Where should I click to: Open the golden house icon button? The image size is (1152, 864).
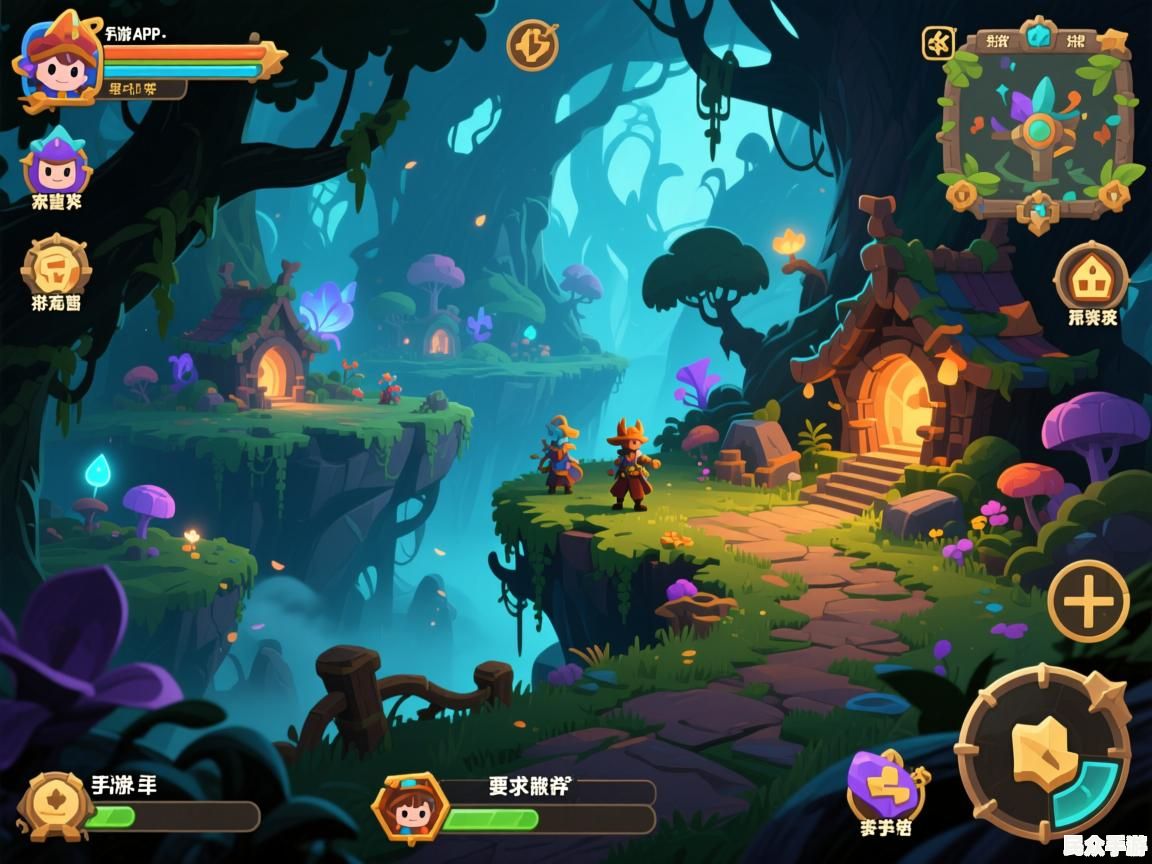click(1091, 277)
